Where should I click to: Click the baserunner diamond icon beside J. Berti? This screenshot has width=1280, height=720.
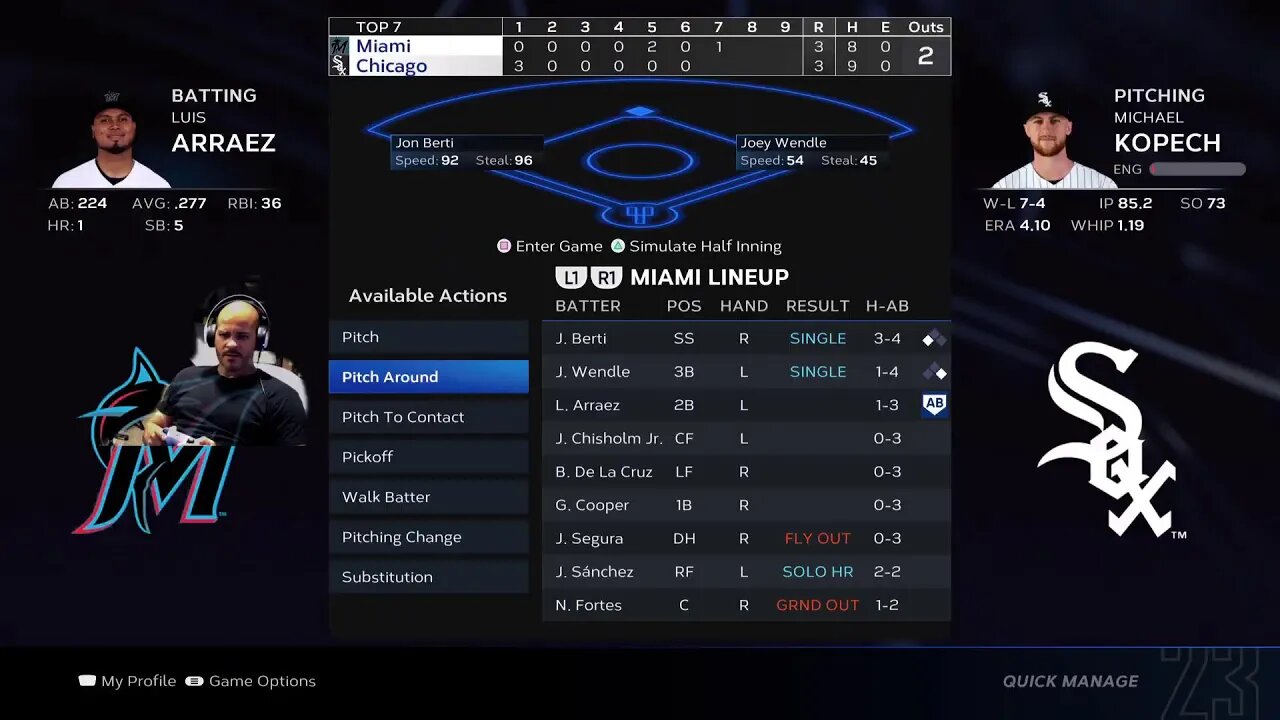click(x=934, y=338)
